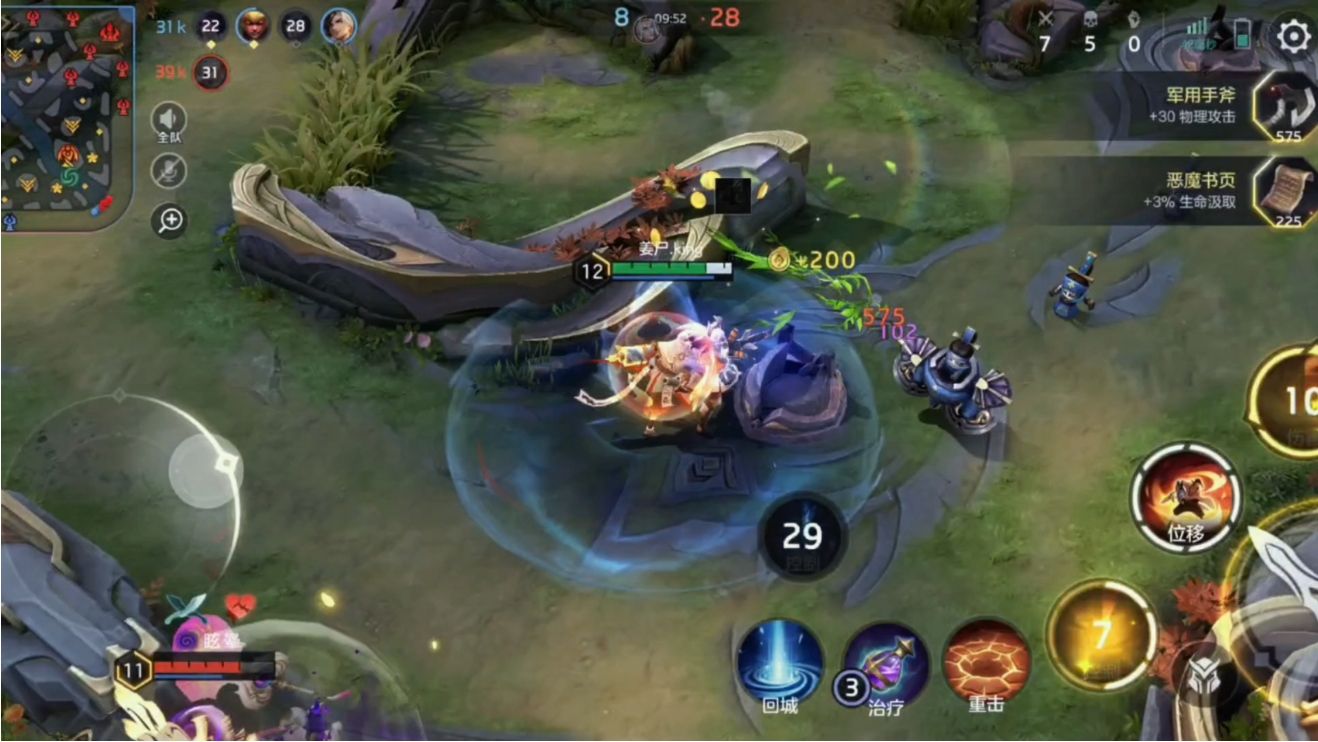This screenshot has width=1318, height=742.
Task: Select the golden skill showing cooldown 7
Action: coord(1101,634)
